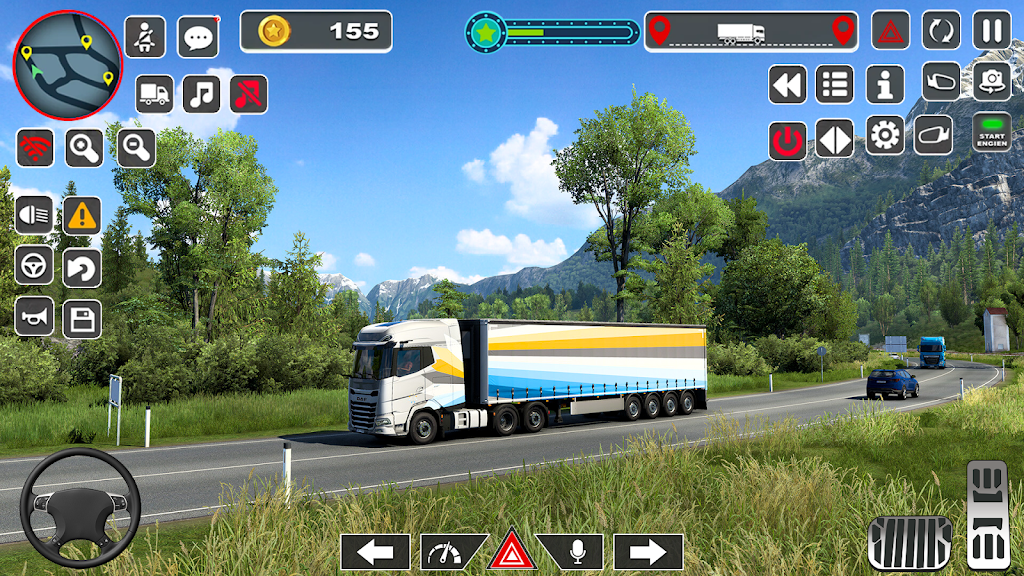
Task: Mute music with the red crossed note
Action: 249,94
